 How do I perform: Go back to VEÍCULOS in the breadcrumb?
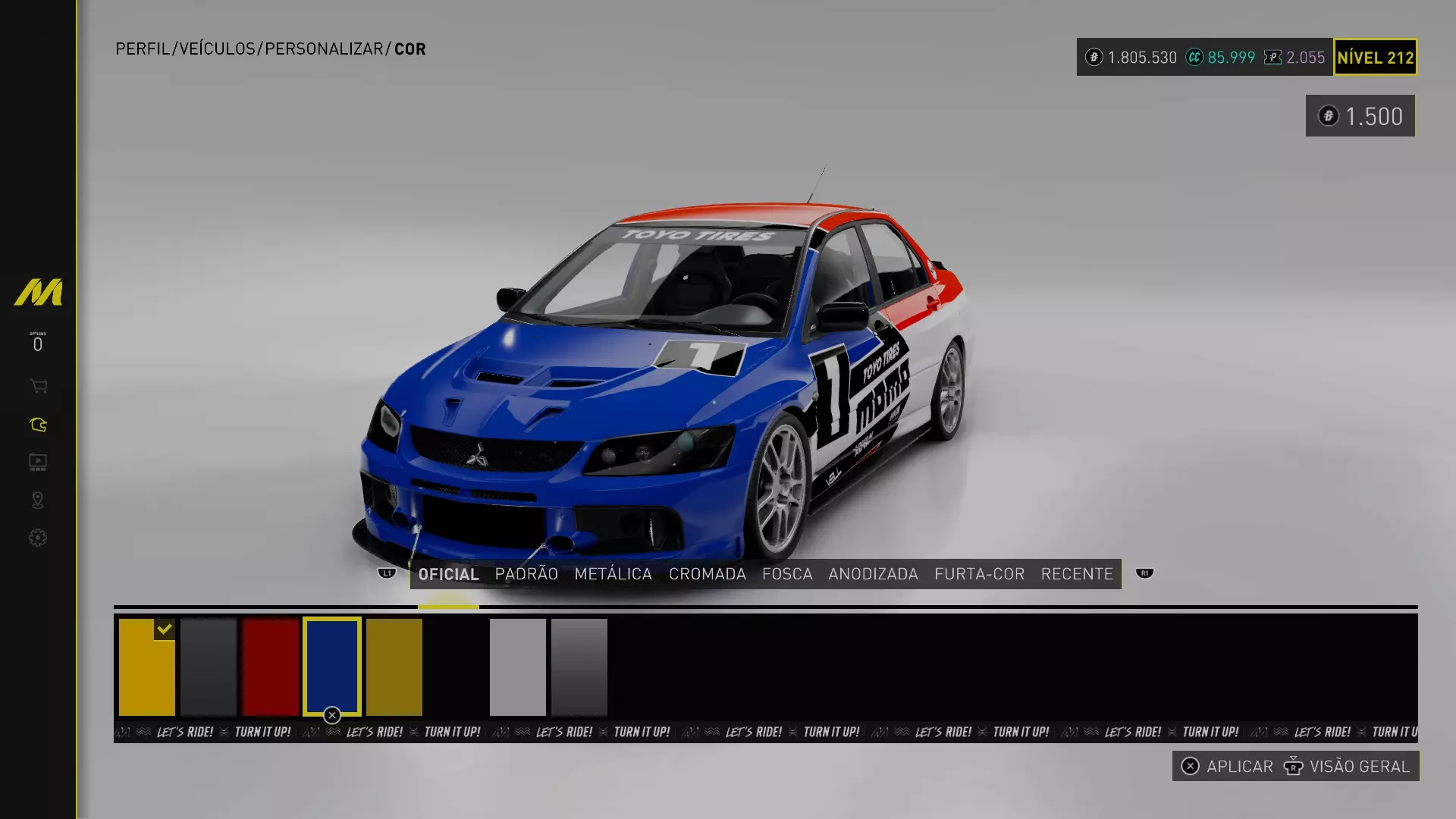(217, 49)
